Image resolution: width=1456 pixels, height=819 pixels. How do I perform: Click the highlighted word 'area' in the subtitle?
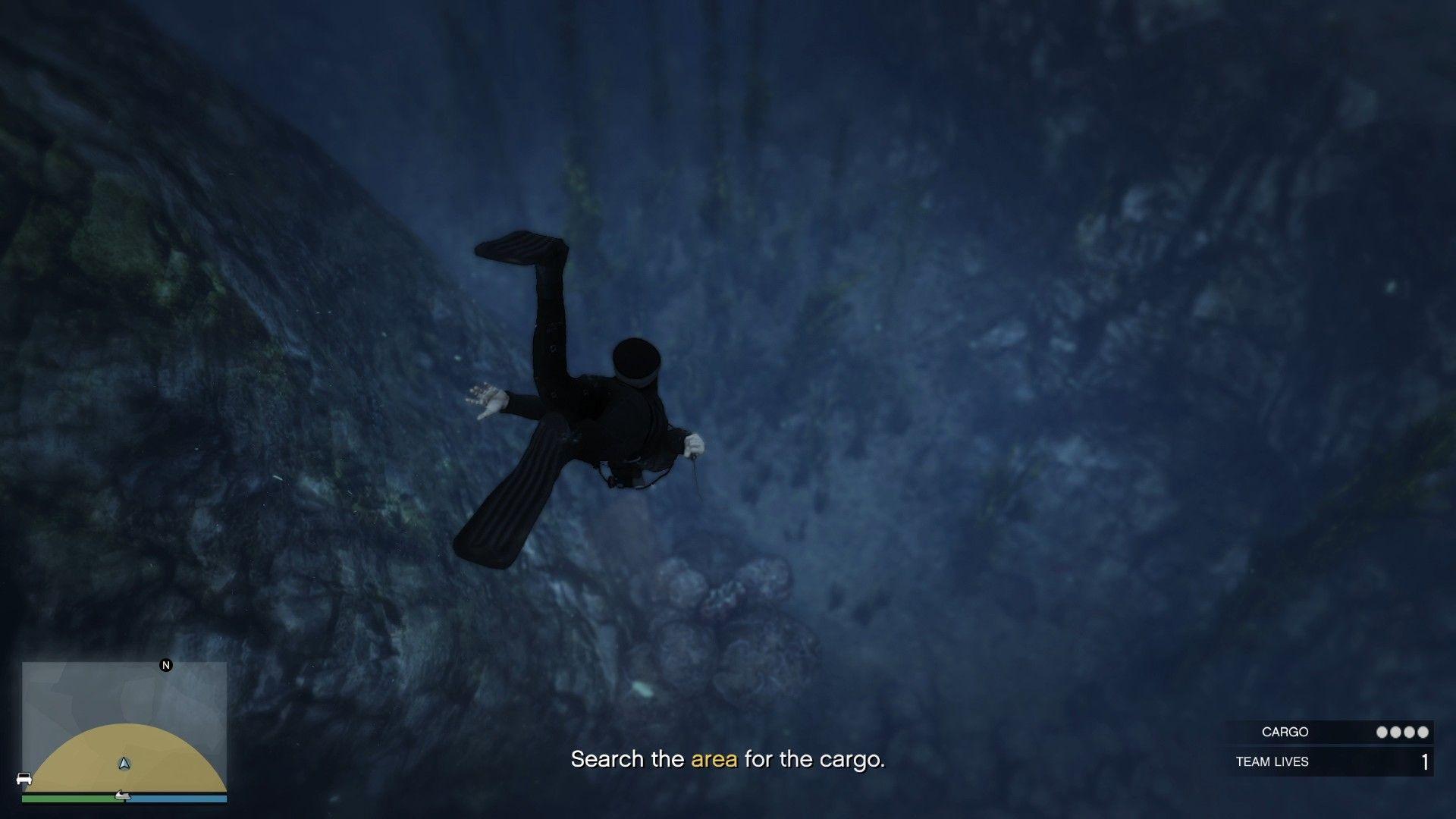click(x=715, y=759)
